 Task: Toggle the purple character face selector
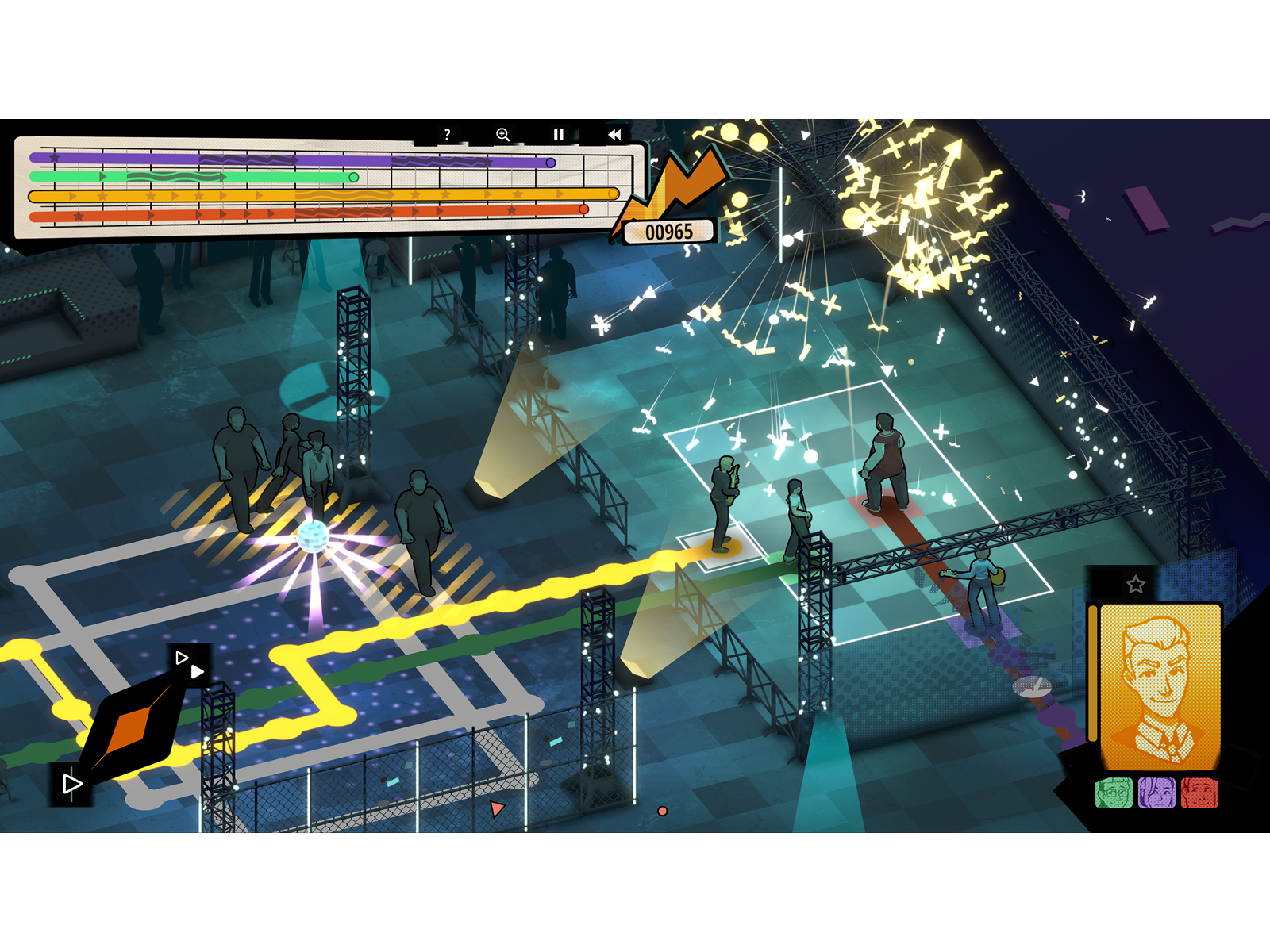[1156, 793]
